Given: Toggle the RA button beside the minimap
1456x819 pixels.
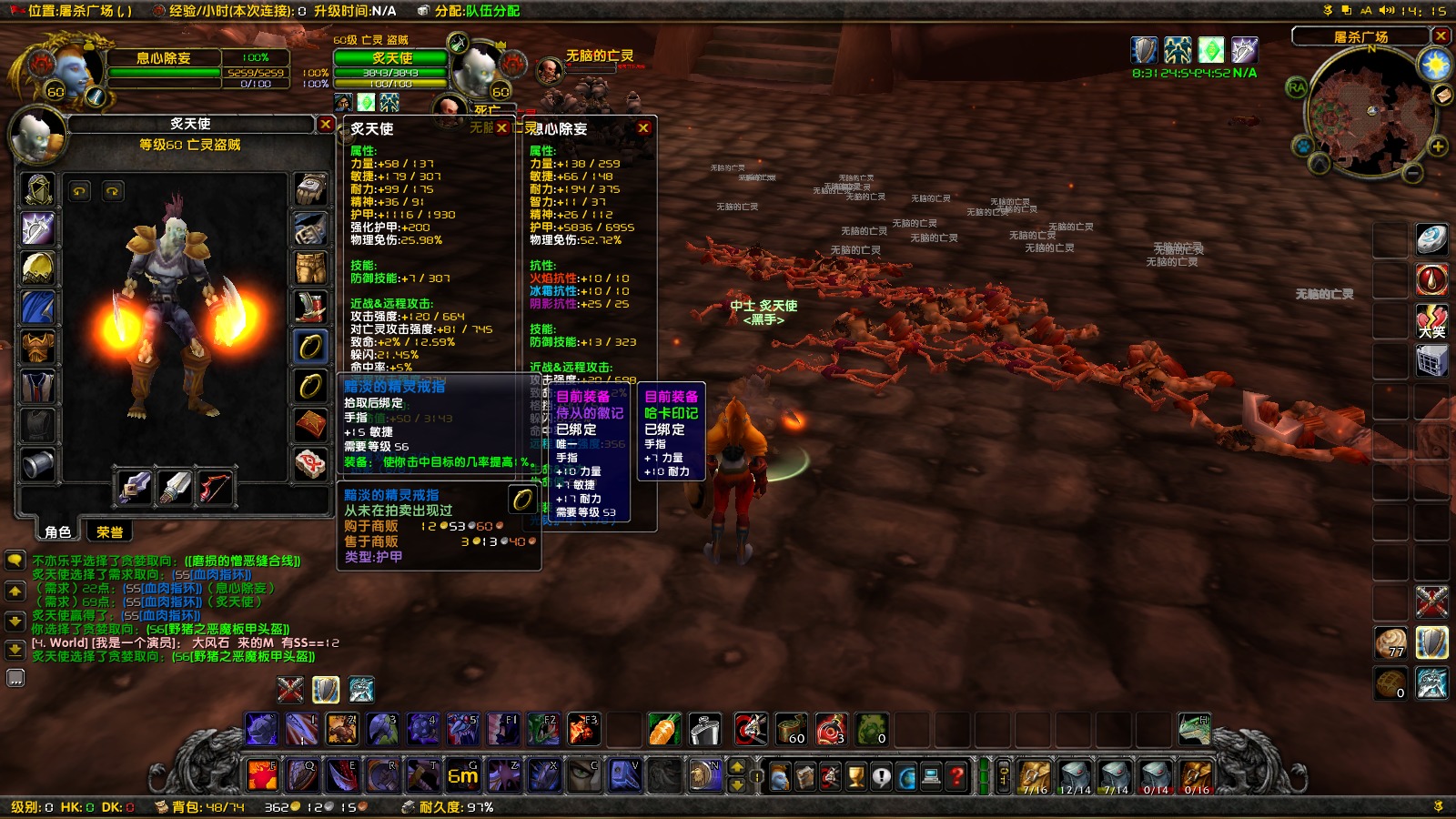Looking at the screenshot, I should pos(1298,87).
